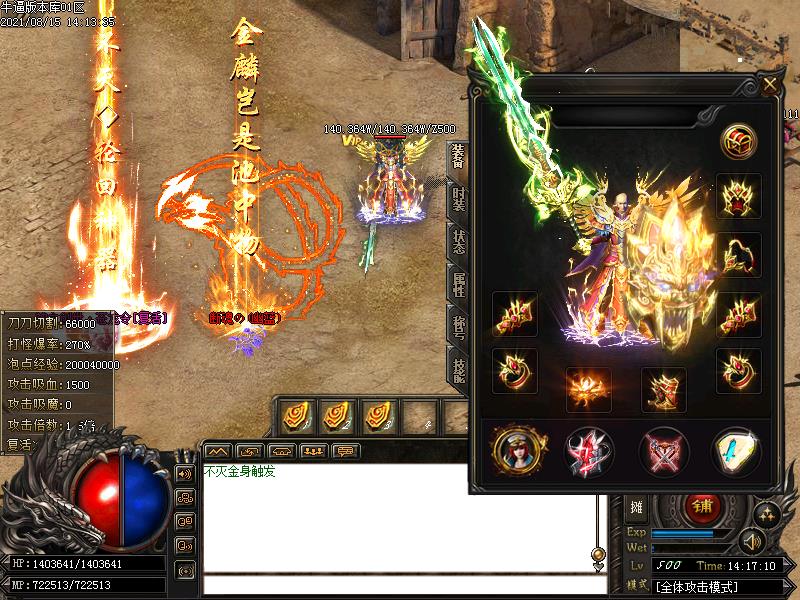Select the equipped boots slot

tap(664, 389)
